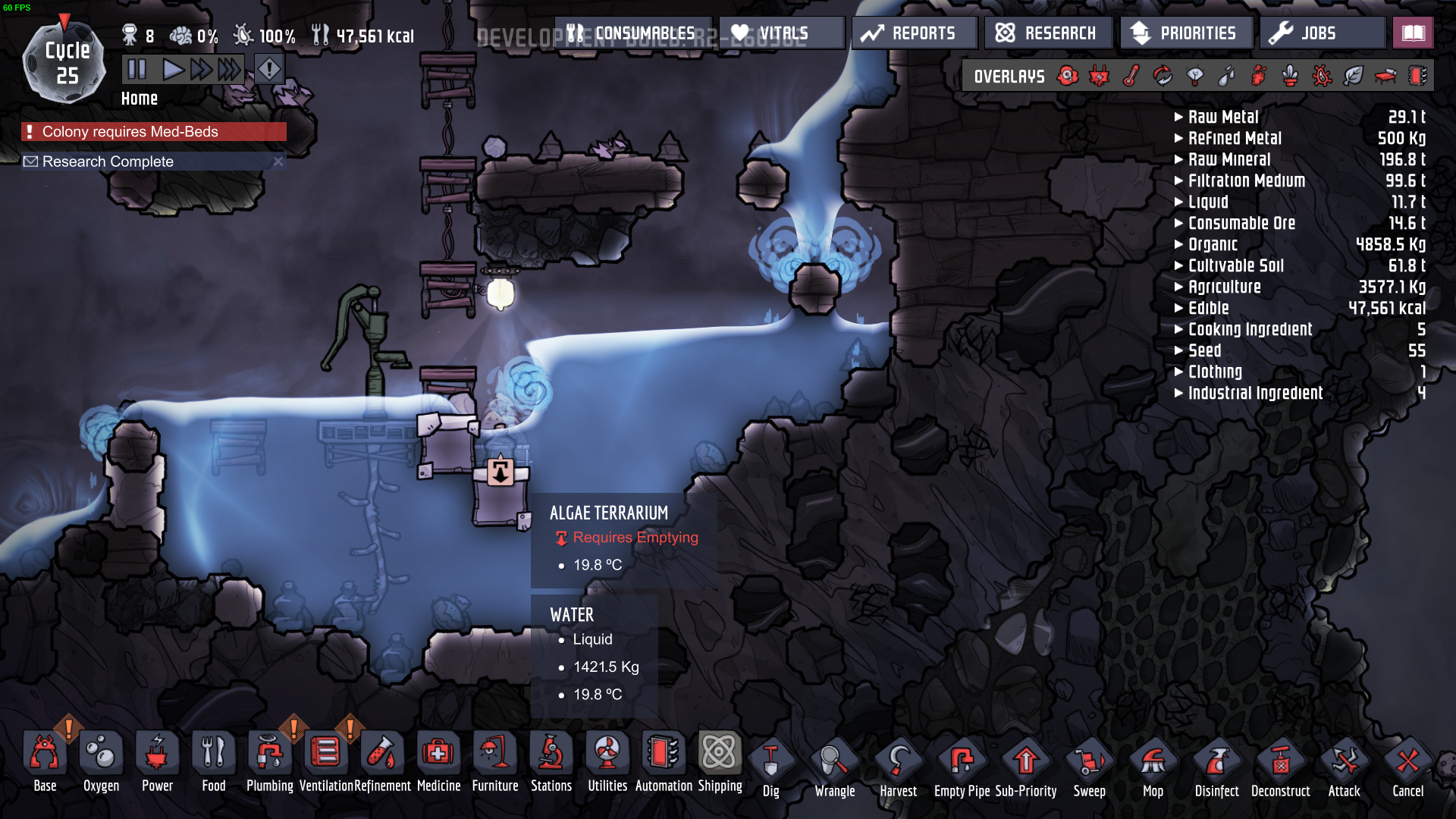Open the Oxygen build category
The image size is (1456, 819).
[101, 761]
